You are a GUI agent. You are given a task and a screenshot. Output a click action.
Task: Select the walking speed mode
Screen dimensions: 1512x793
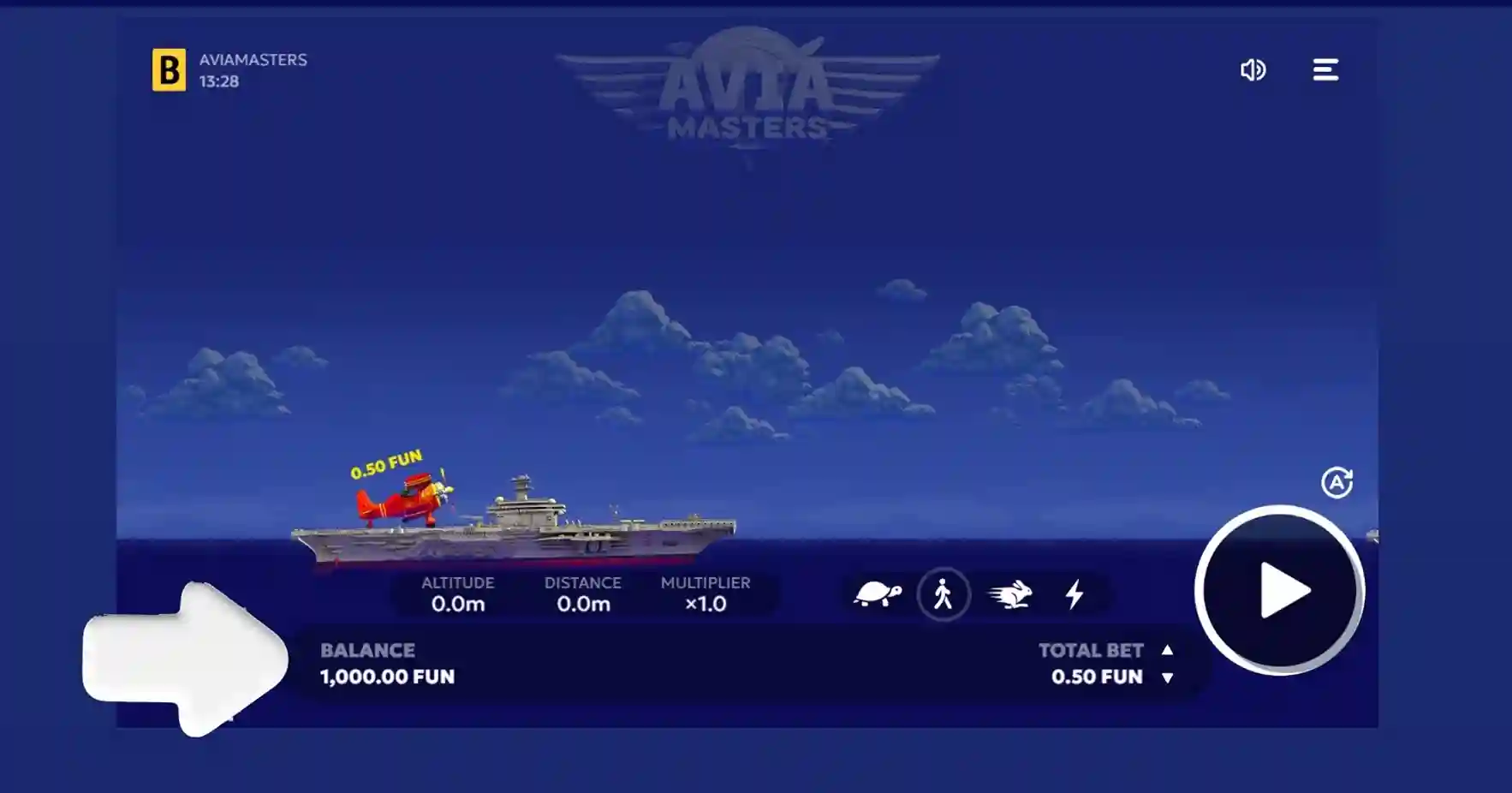pos(943,591)
